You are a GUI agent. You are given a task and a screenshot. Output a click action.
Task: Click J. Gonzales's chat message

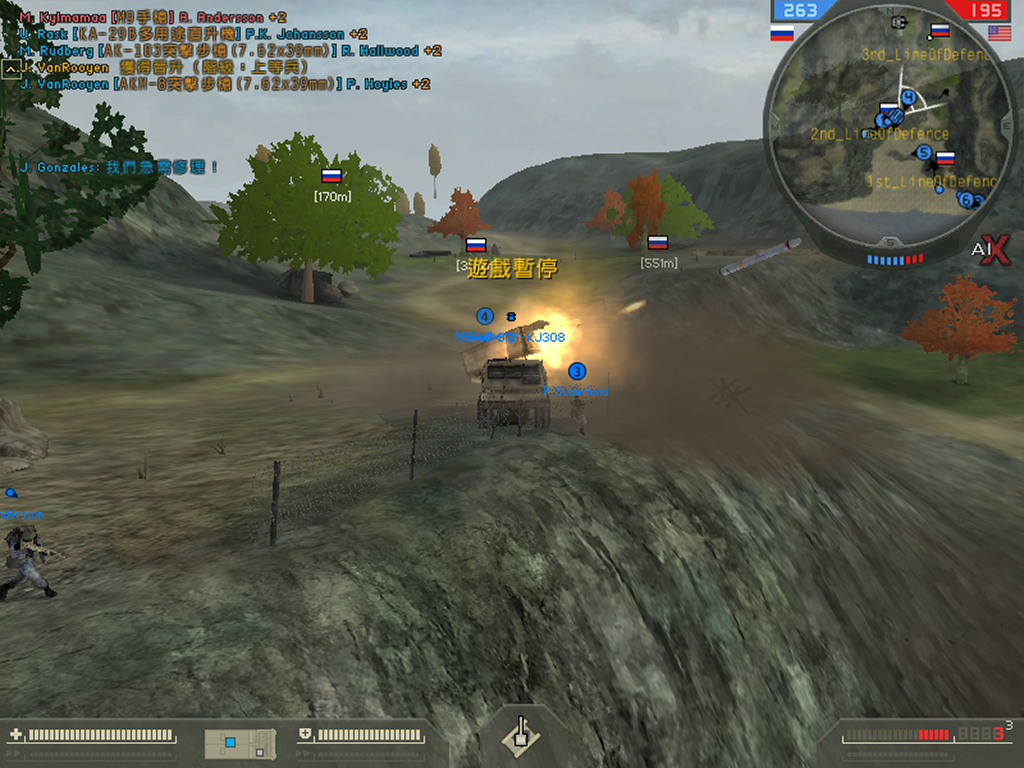pyautogui.click(x=118, y=167)
